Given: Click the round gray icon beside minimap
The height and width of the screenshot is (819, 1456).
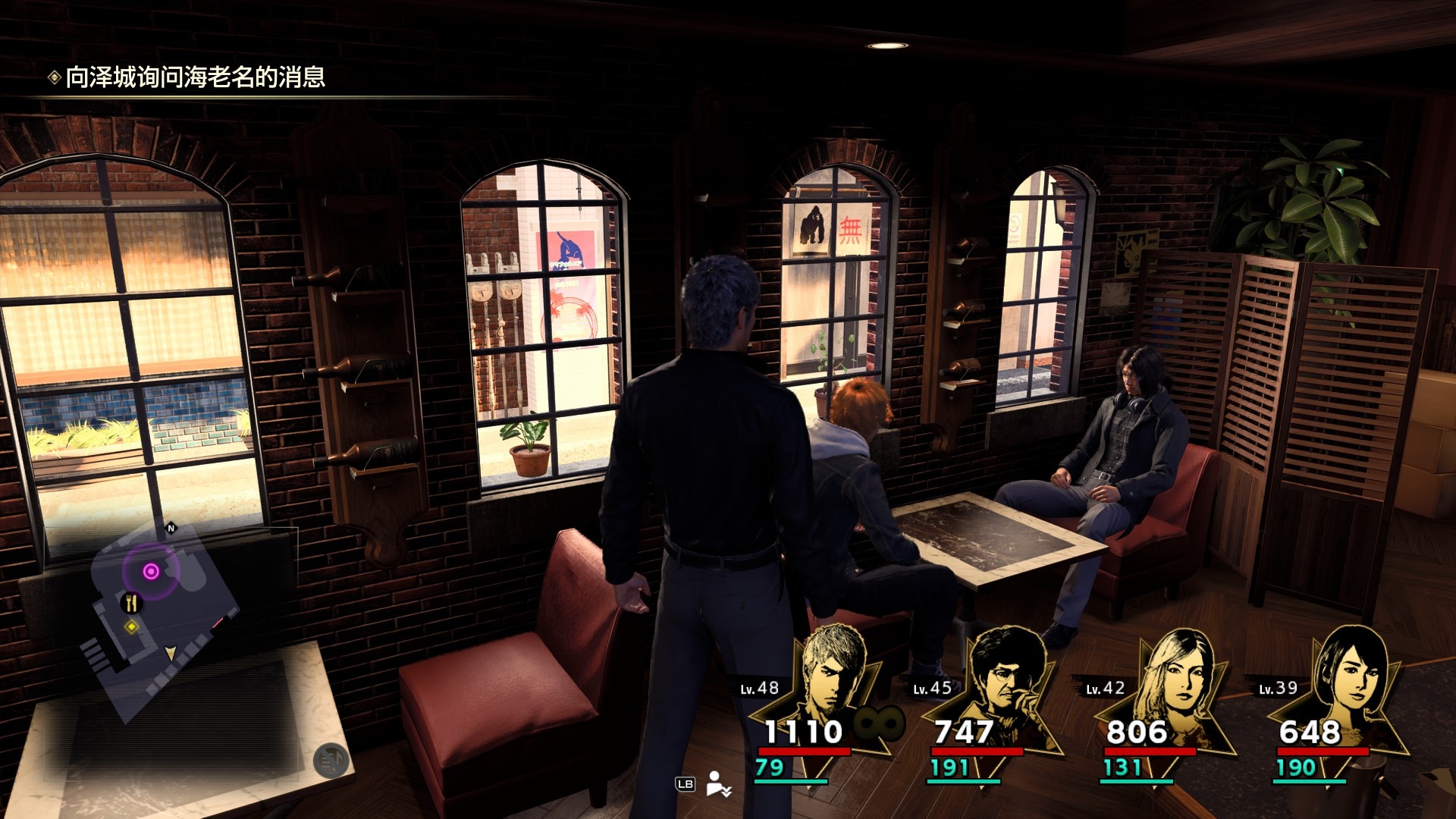Looking at the screenshot, I should [x=331, y=761].
